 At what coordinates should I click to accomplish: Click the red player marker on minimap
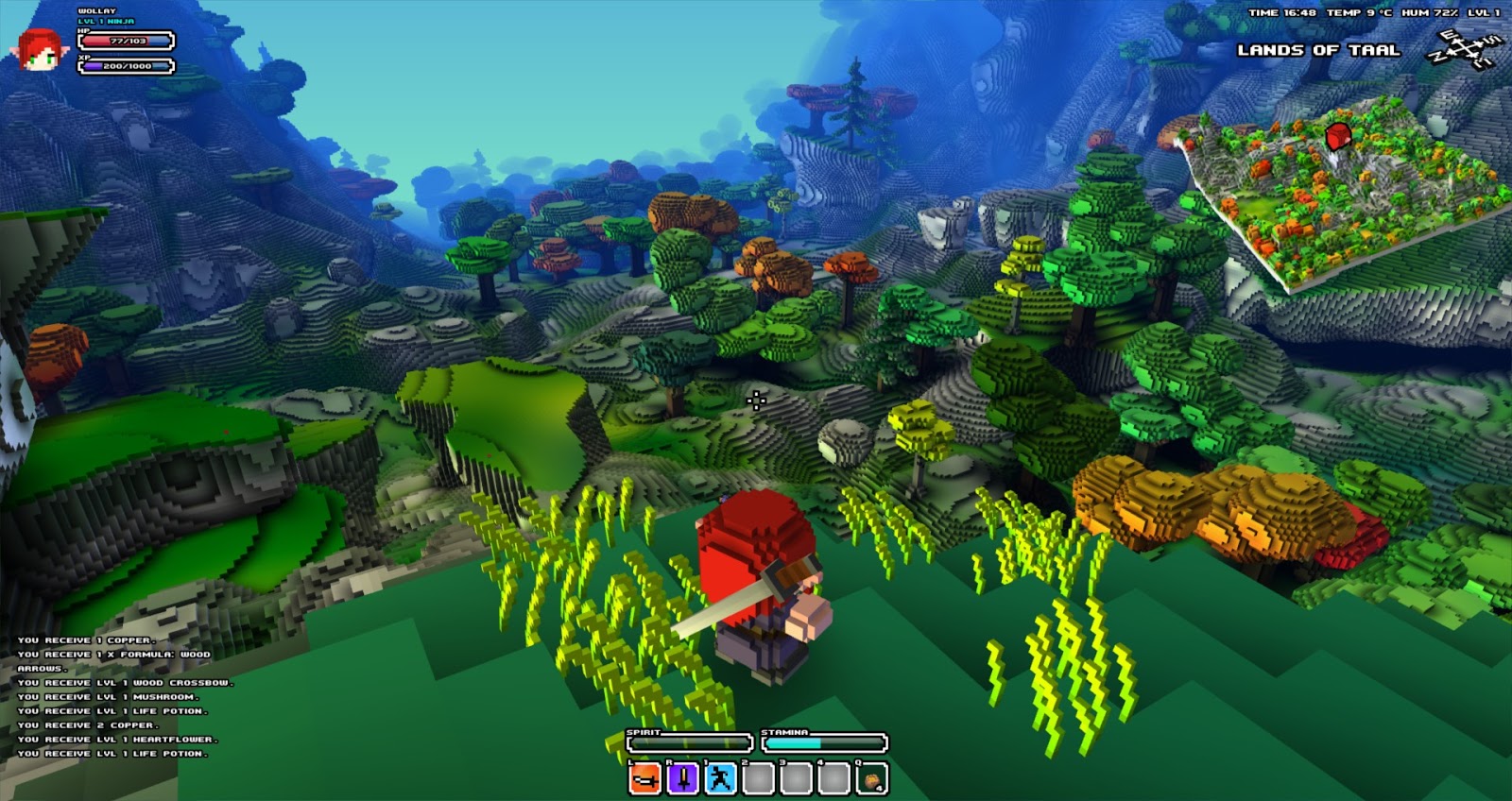1337,137
